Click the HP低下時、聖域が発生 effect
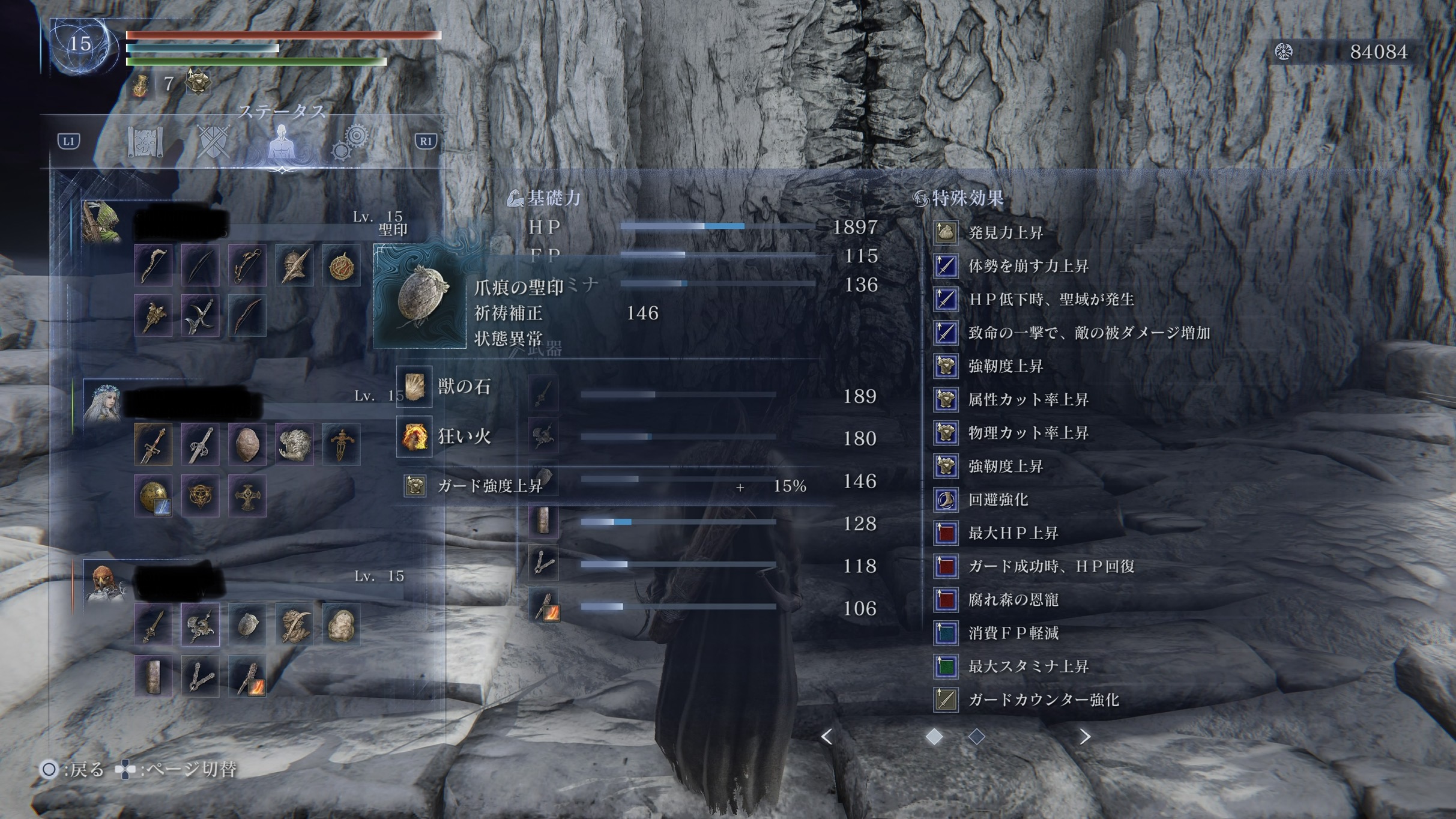The width and height of the screenshot is (1456, 819). (x=1051, y=299)
